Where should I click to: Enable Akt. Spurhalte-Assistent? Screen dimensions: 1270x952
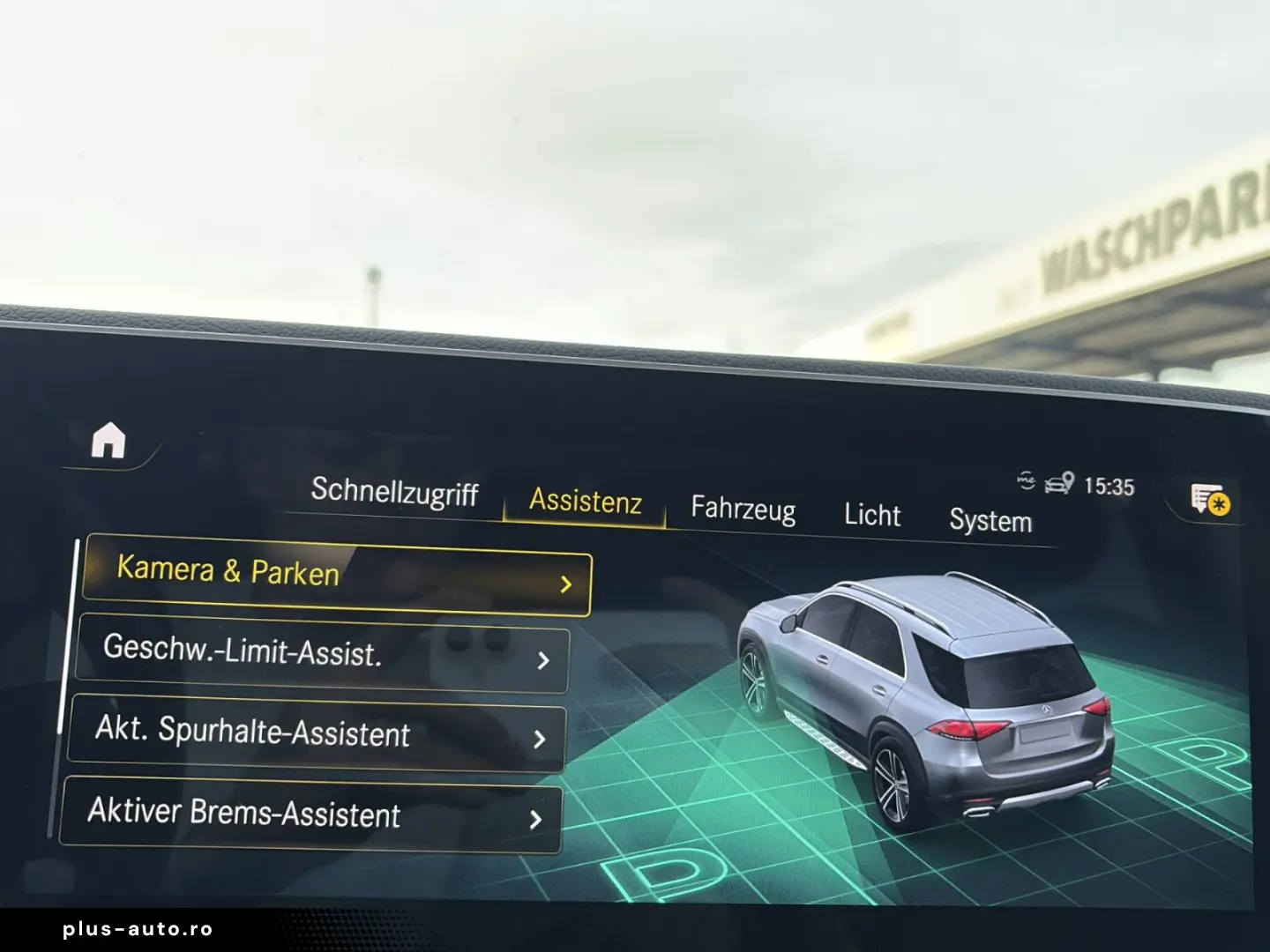point(253,734)
